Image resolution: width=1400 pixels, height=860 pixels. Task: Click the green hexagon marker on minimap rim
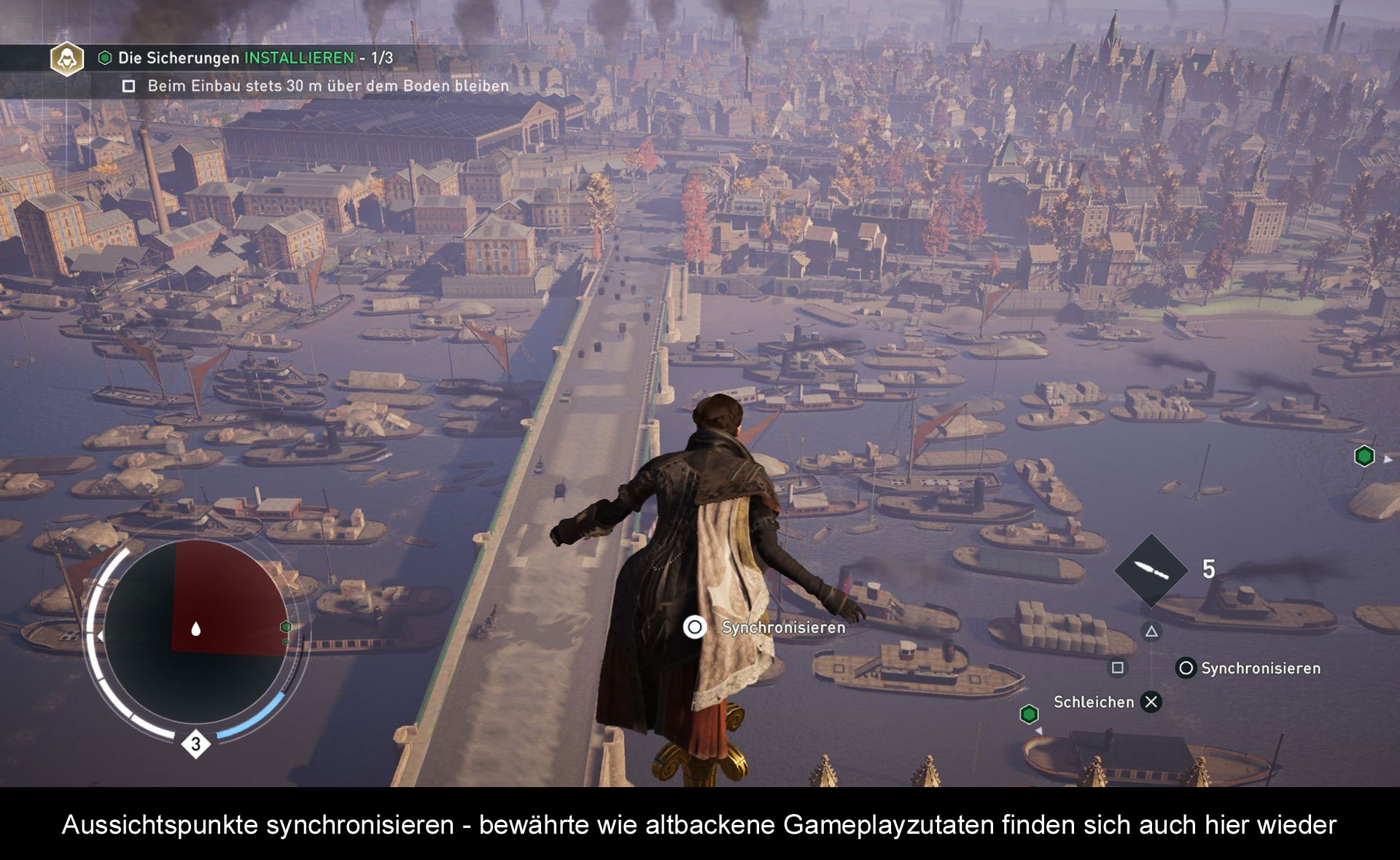tap(286, 627)
